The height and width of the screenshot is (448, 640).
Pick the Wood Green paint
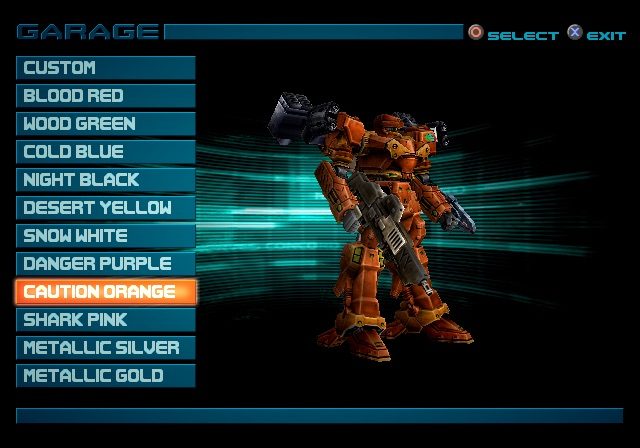point(105,124)
